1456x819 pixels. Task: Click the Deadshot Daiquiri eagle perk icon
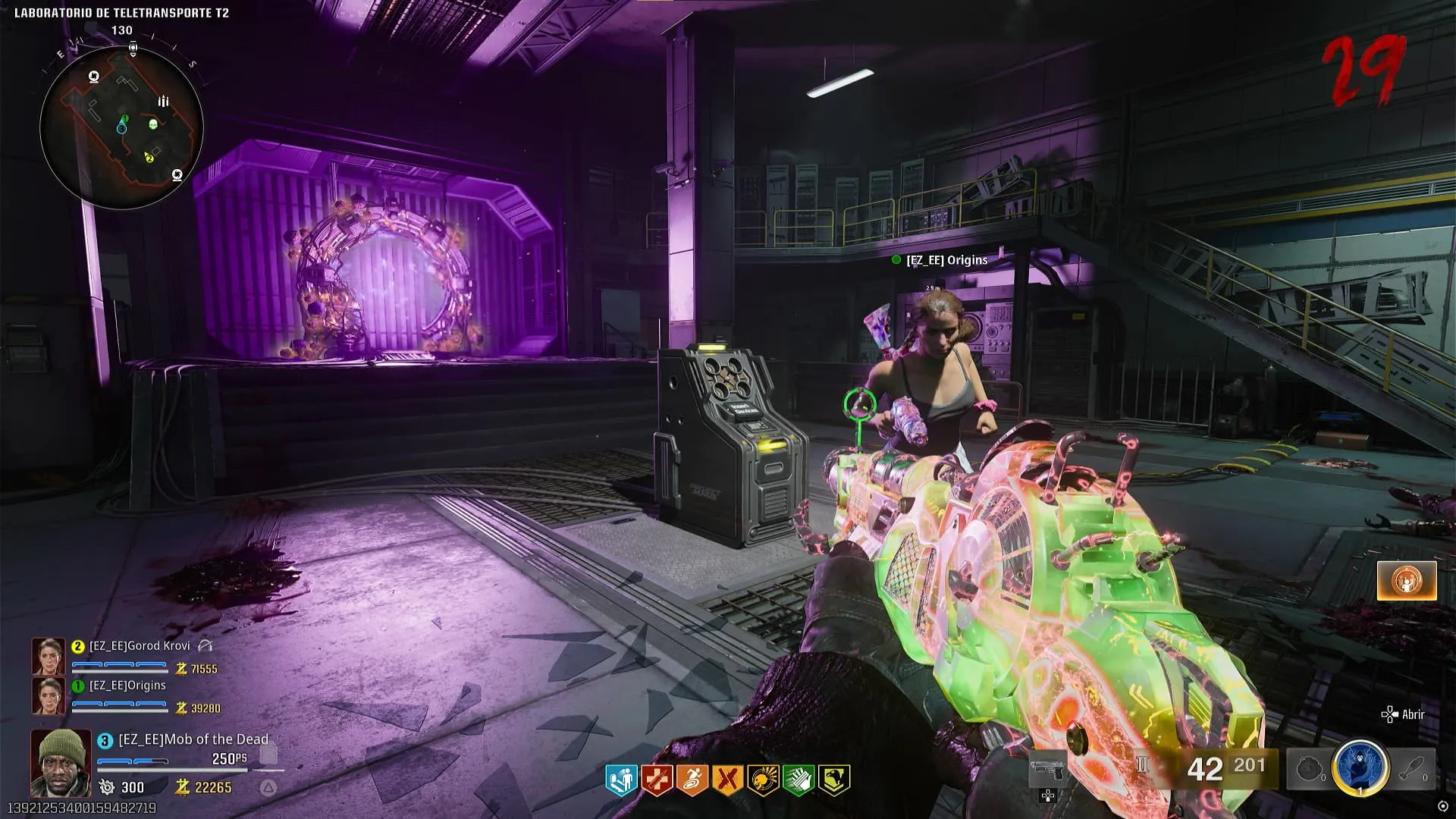click(834, 780)
